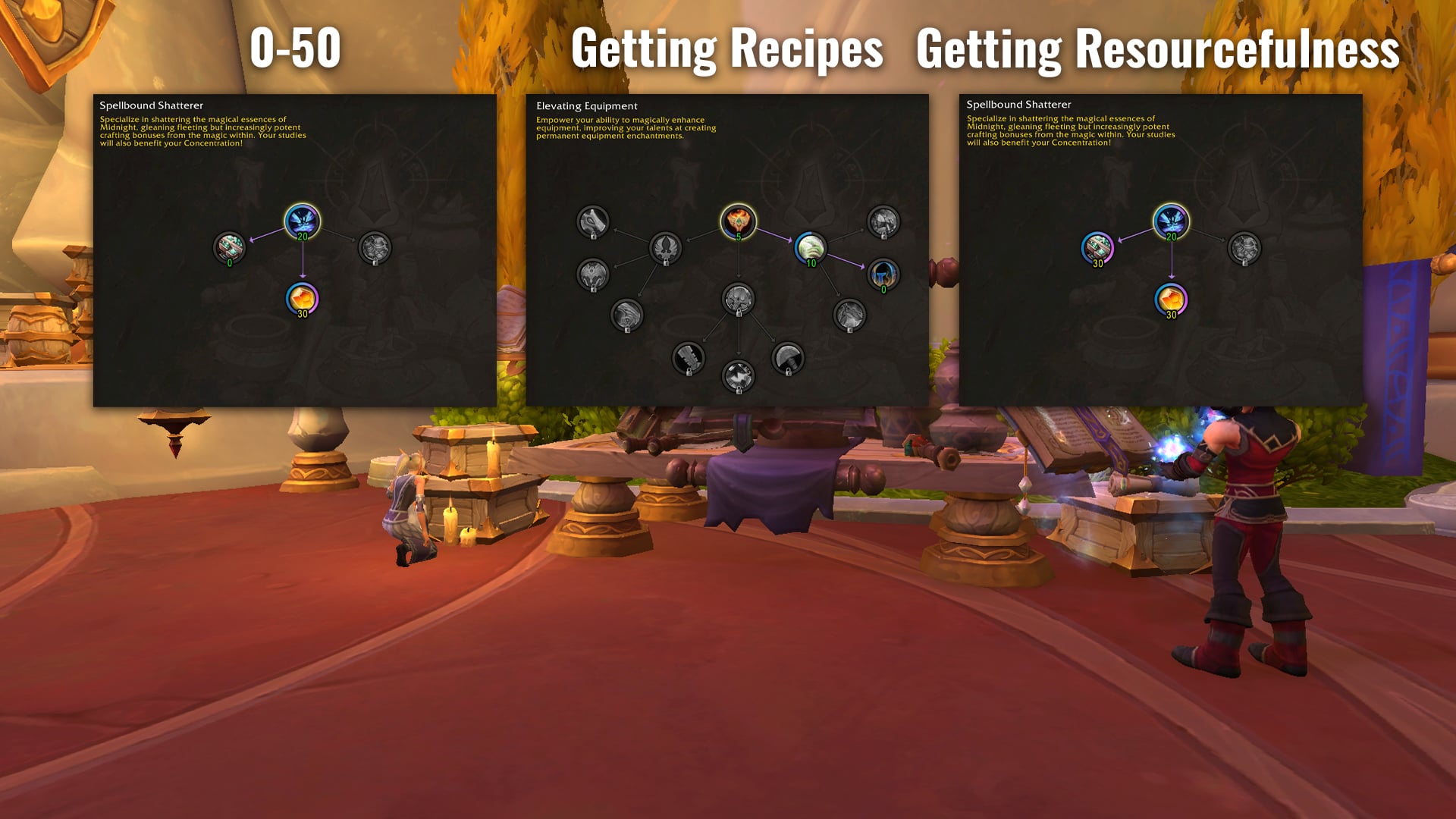Open the green node showing 10 points
Viewport: 1456px width, 819px height.
(x=810, y=248)
